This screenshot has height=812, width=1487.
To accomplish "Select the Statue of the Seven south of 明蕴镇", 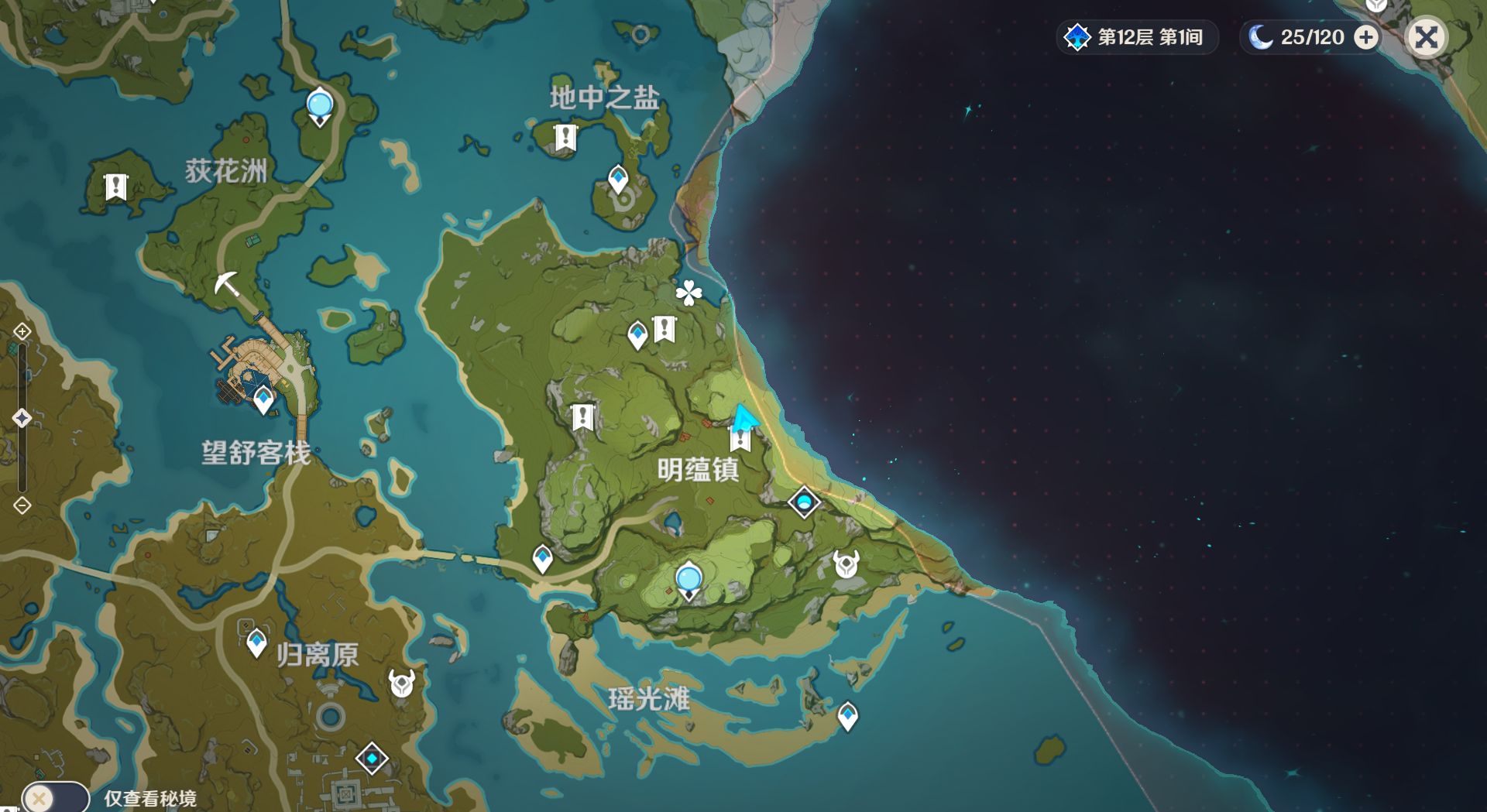I will click(x=689, y=581).
